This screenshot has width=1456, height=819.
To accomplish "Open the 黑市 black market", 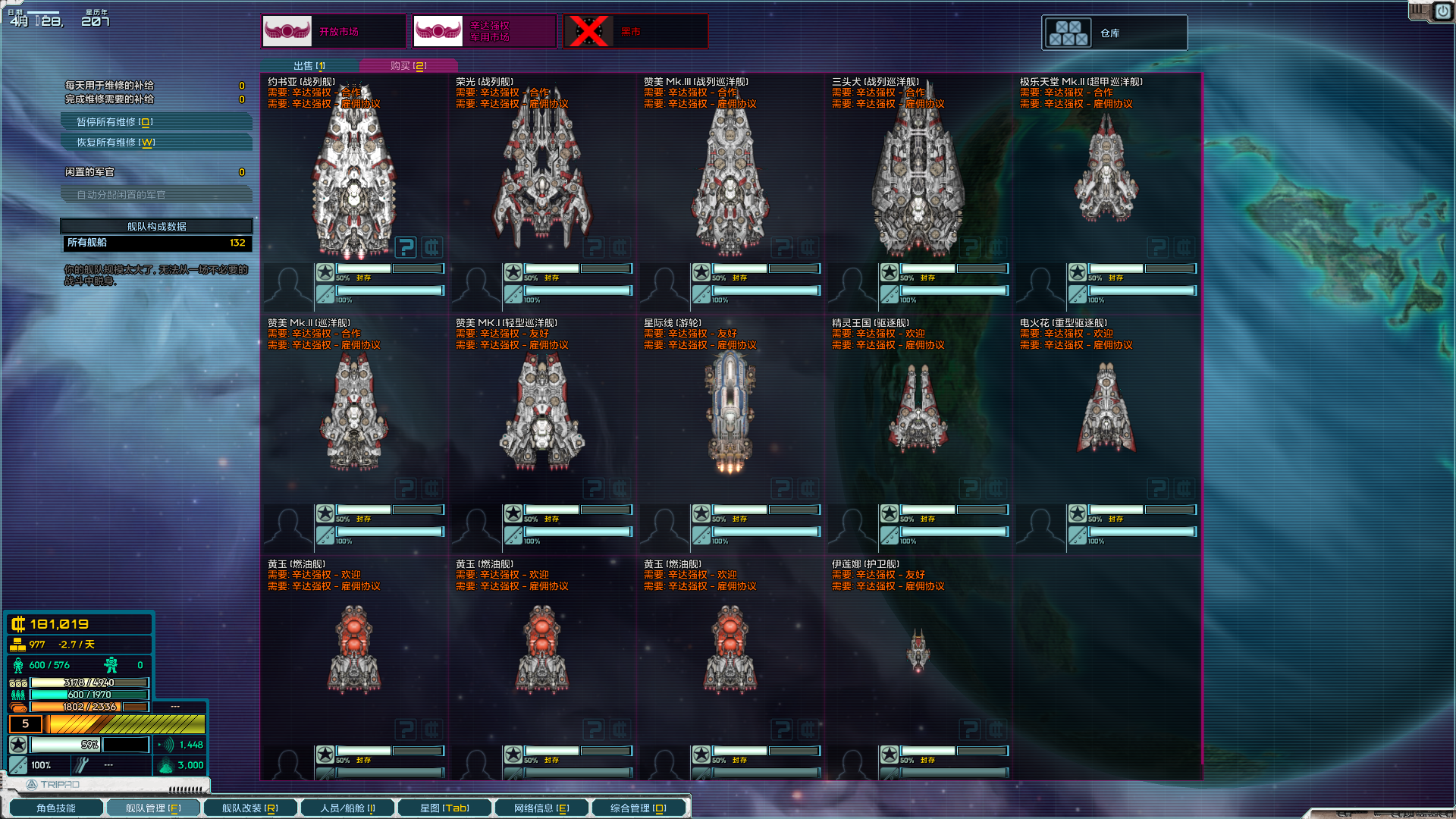I will pos(635,32).
